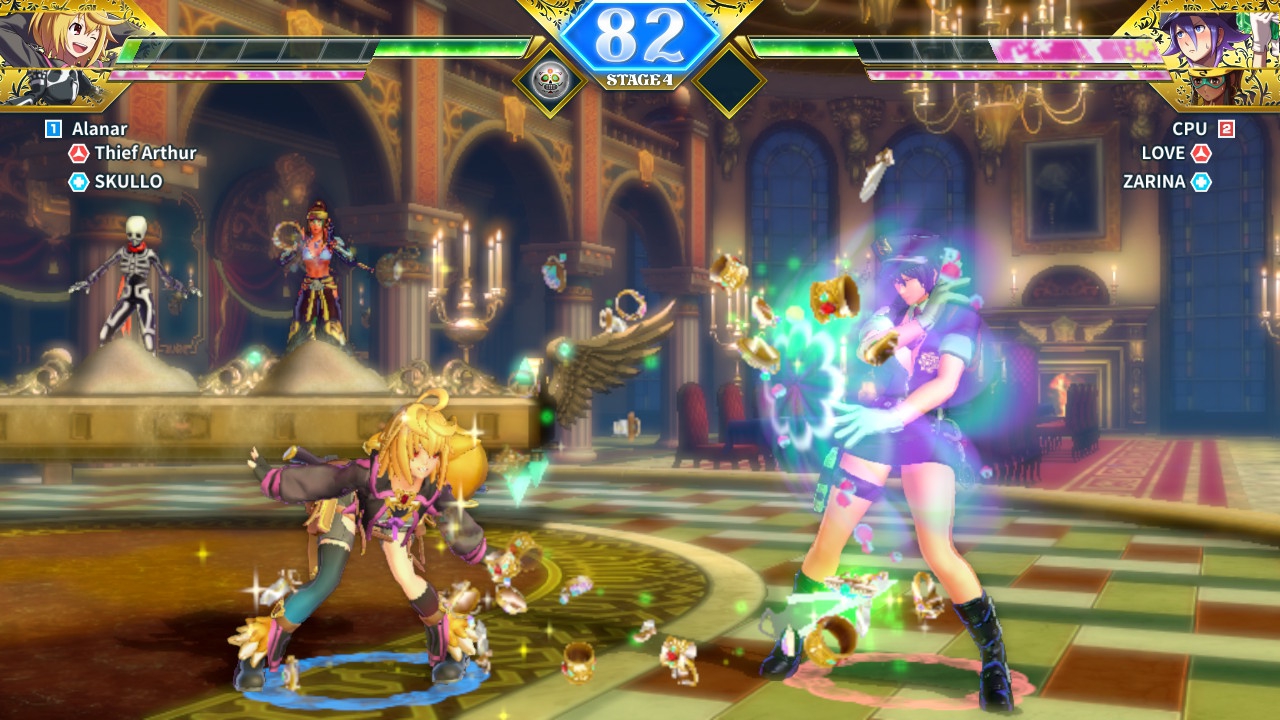
Task: Select the Thief Arthur character label
Action: (x=145, y=153)
